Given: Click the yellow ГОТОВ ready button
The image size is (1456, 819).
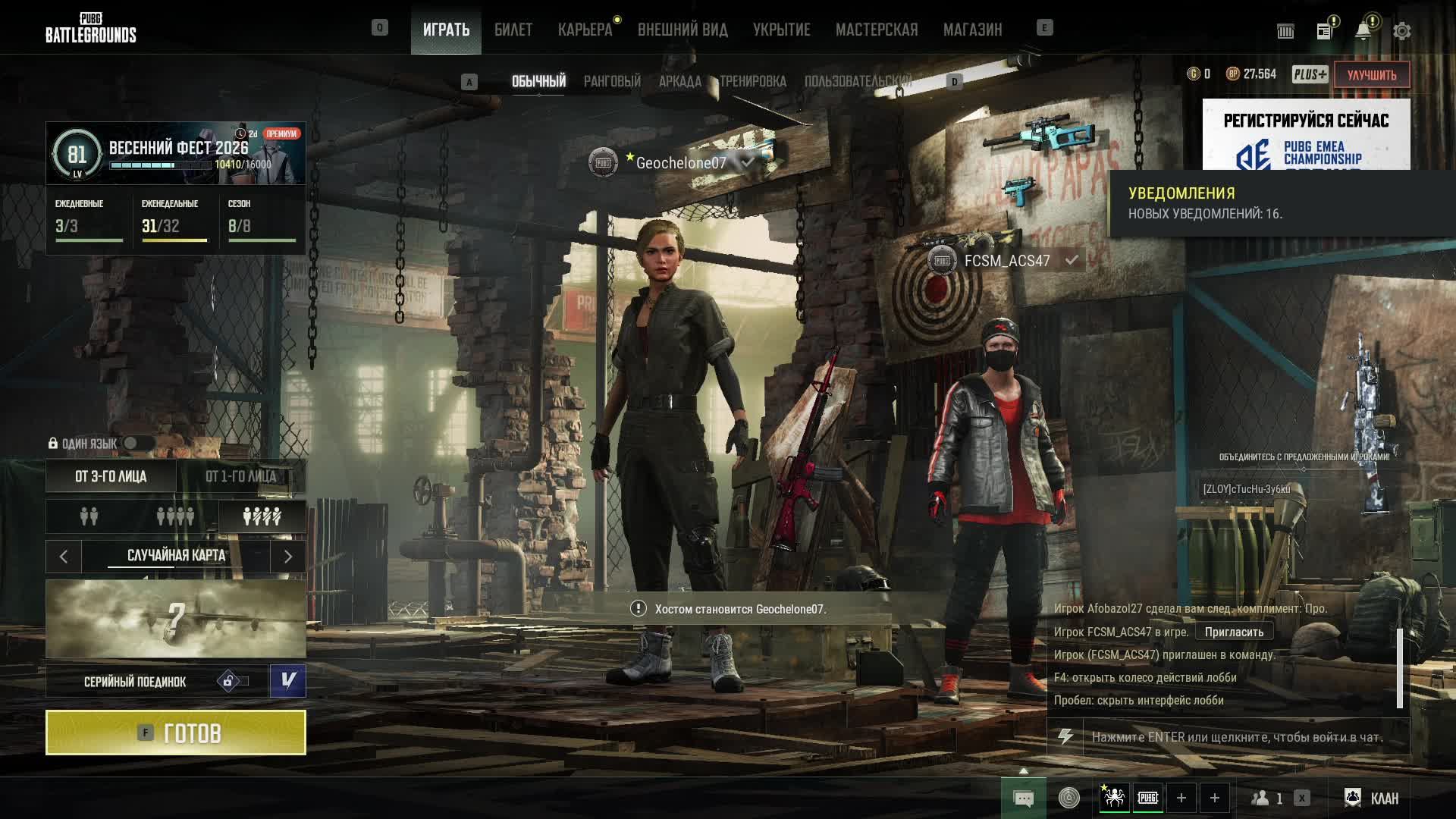Looking at the screenshot, I should pos(176,733).
